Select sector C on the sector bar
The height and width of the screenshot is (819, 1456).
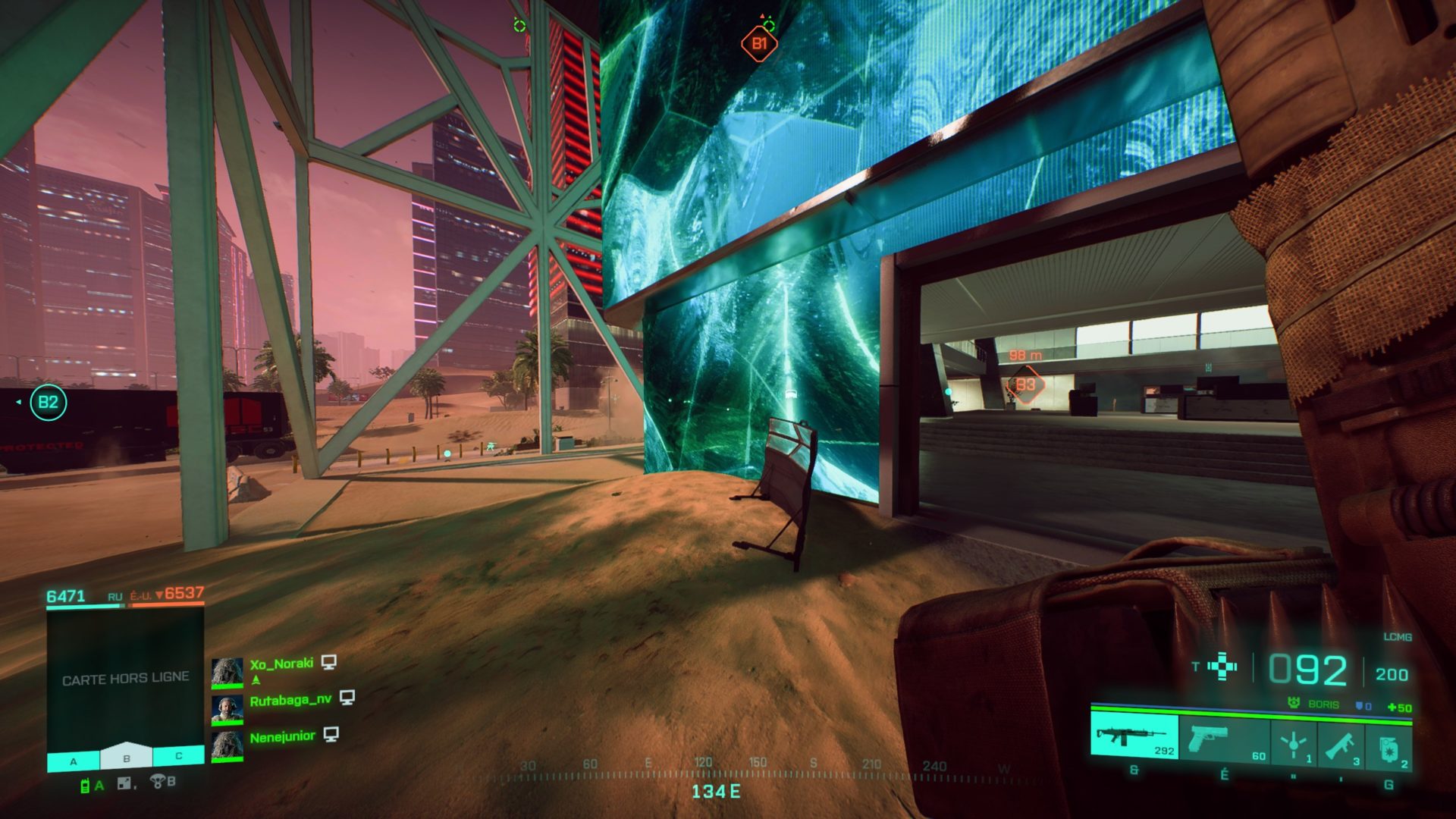pos(179,756)
